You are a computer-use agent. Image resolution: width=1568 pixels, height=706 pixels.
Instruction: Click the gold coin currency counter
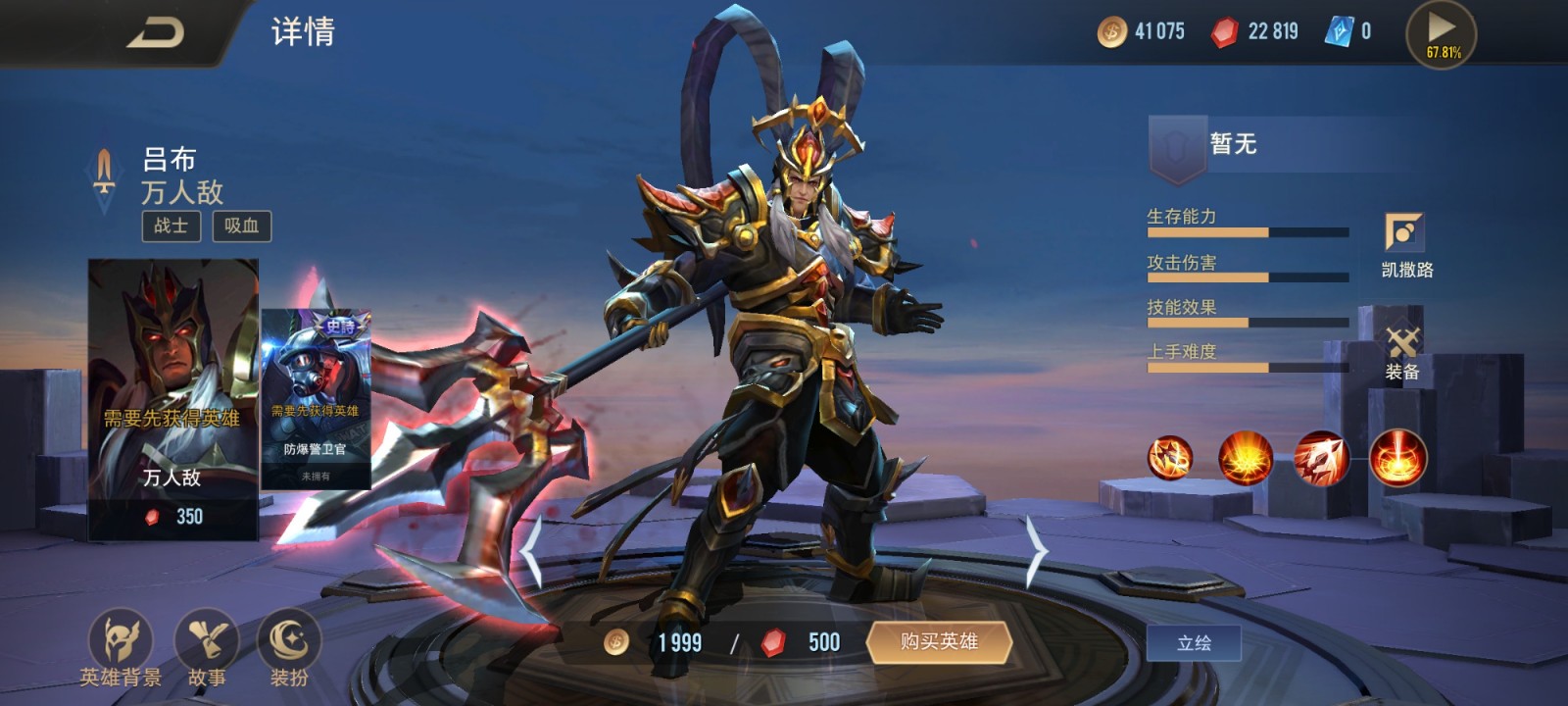1141,32
